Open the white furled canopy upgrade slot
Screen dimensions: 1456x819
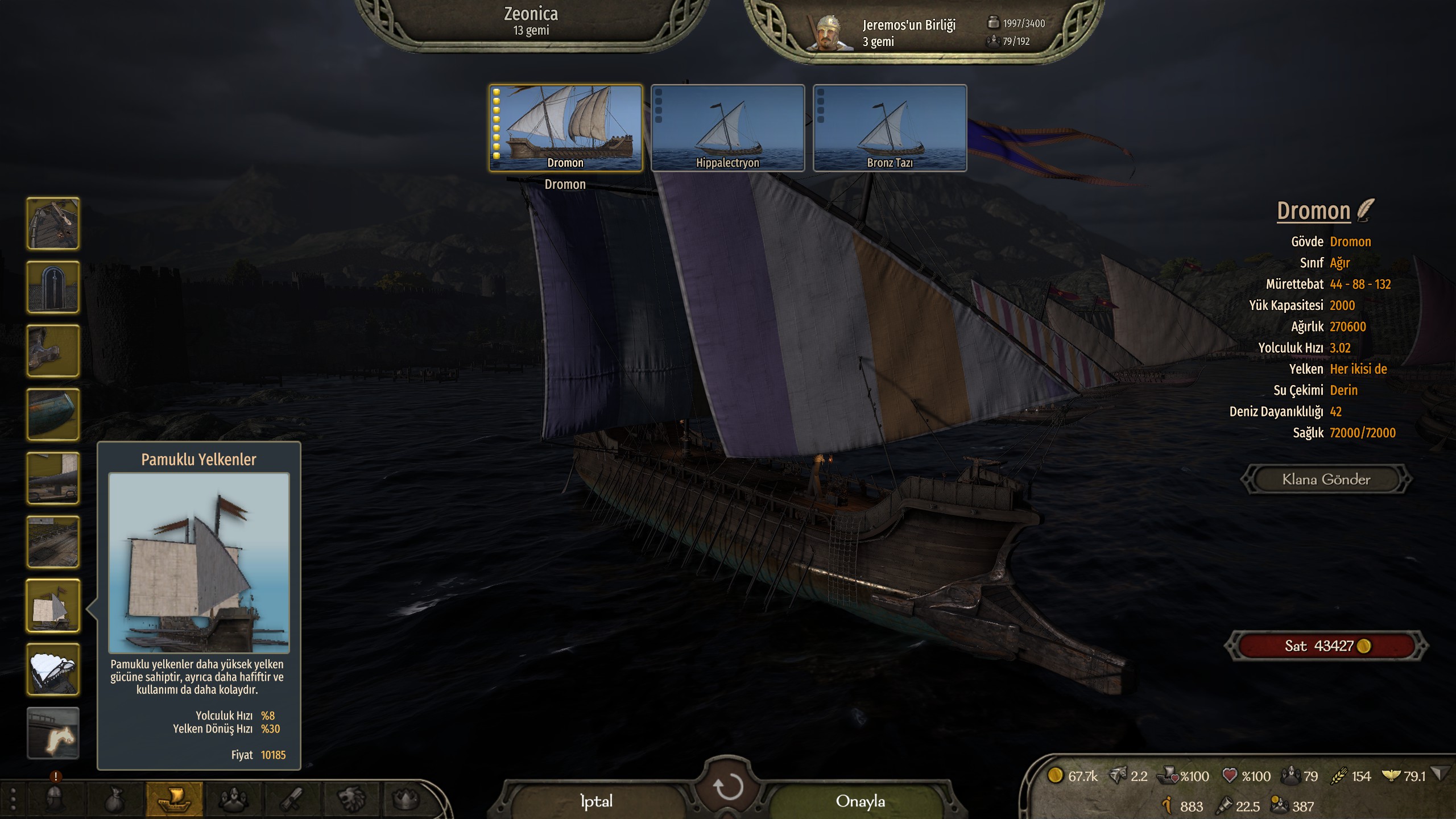53,669
